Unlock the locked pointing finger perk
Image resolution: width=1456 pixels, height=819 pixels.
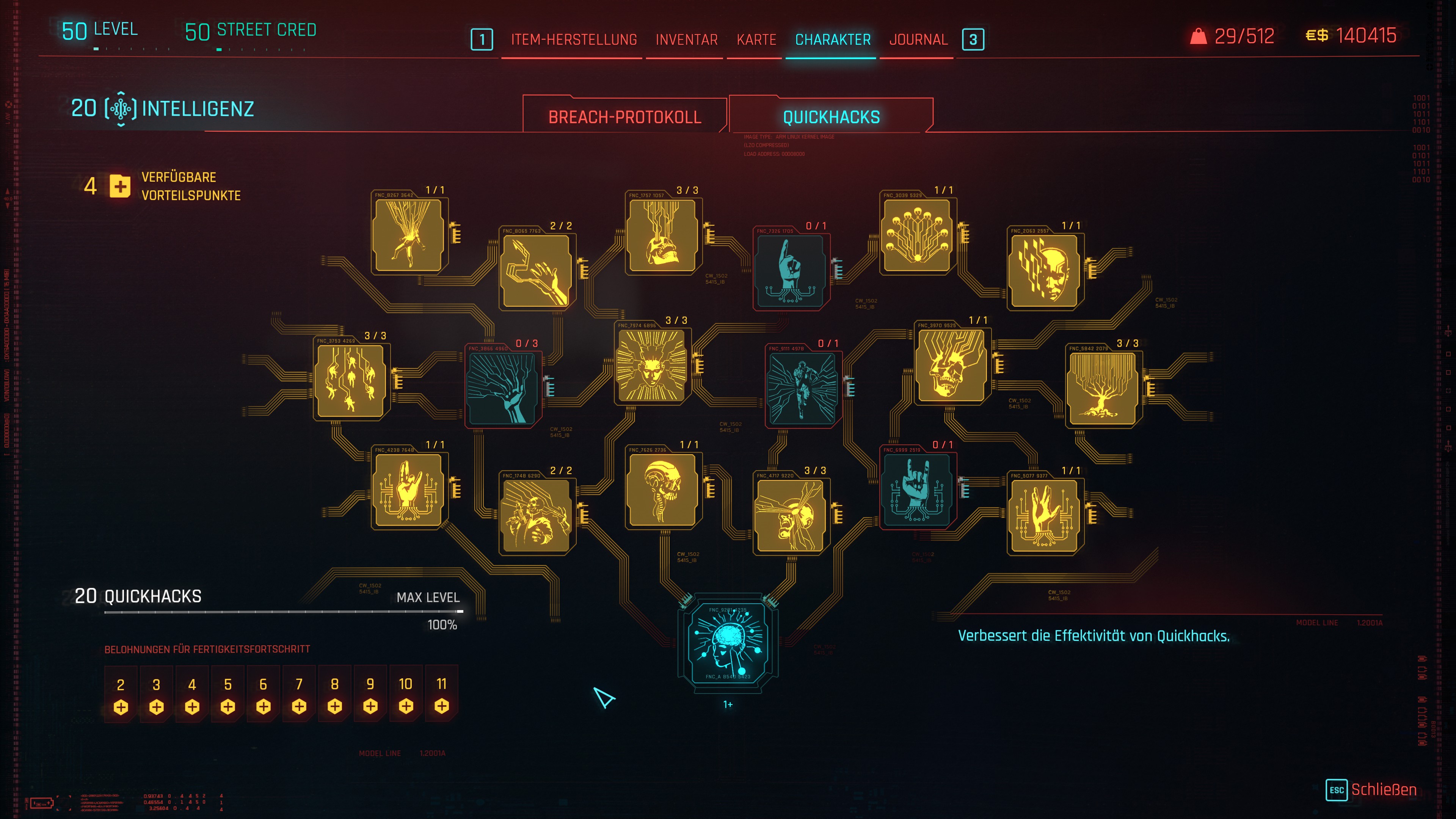[790, 270]
